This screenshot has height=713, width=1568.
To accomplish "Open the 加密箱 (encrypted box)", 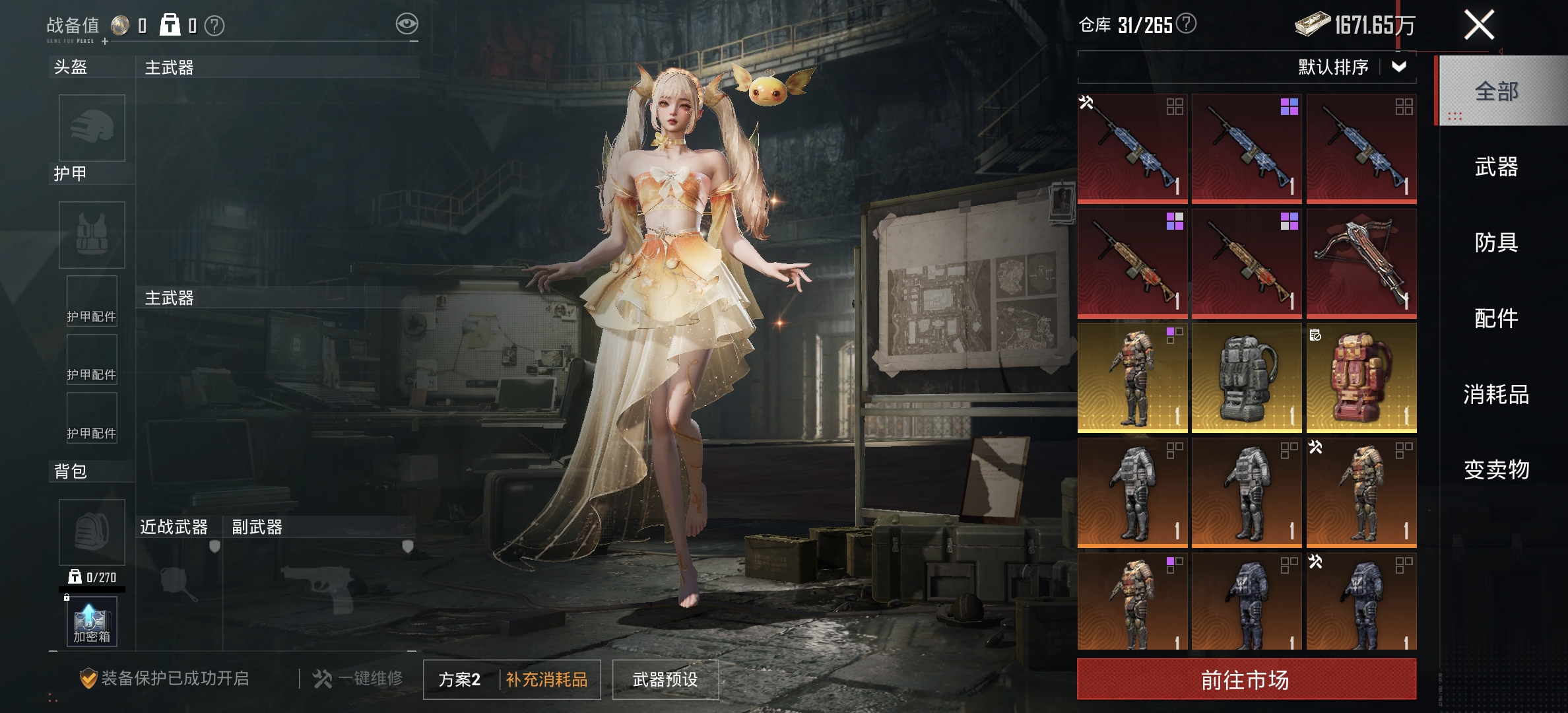I will coord(90,619).
